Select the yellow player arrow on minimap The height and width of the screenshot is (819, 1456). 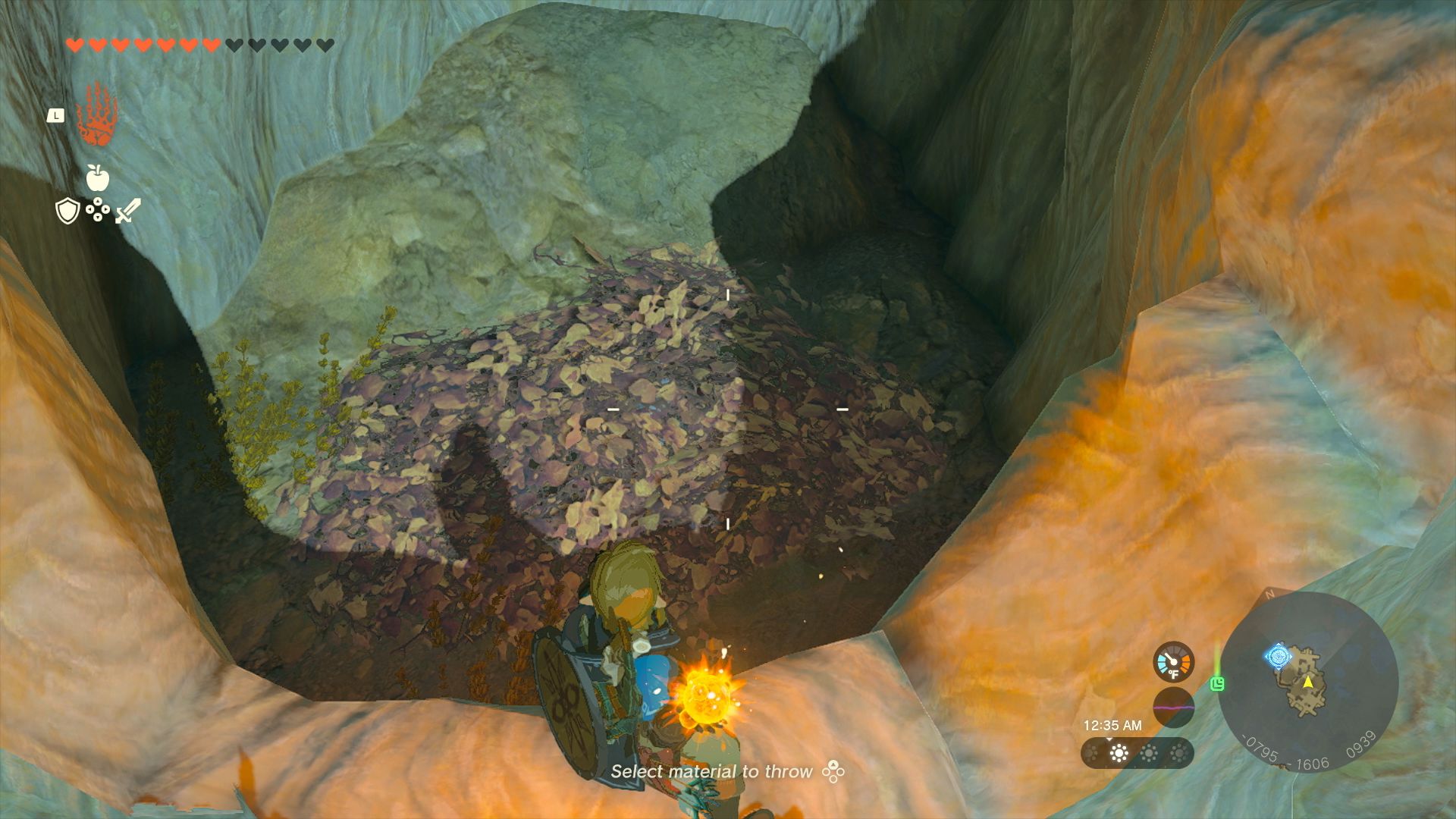(1308, 681)
